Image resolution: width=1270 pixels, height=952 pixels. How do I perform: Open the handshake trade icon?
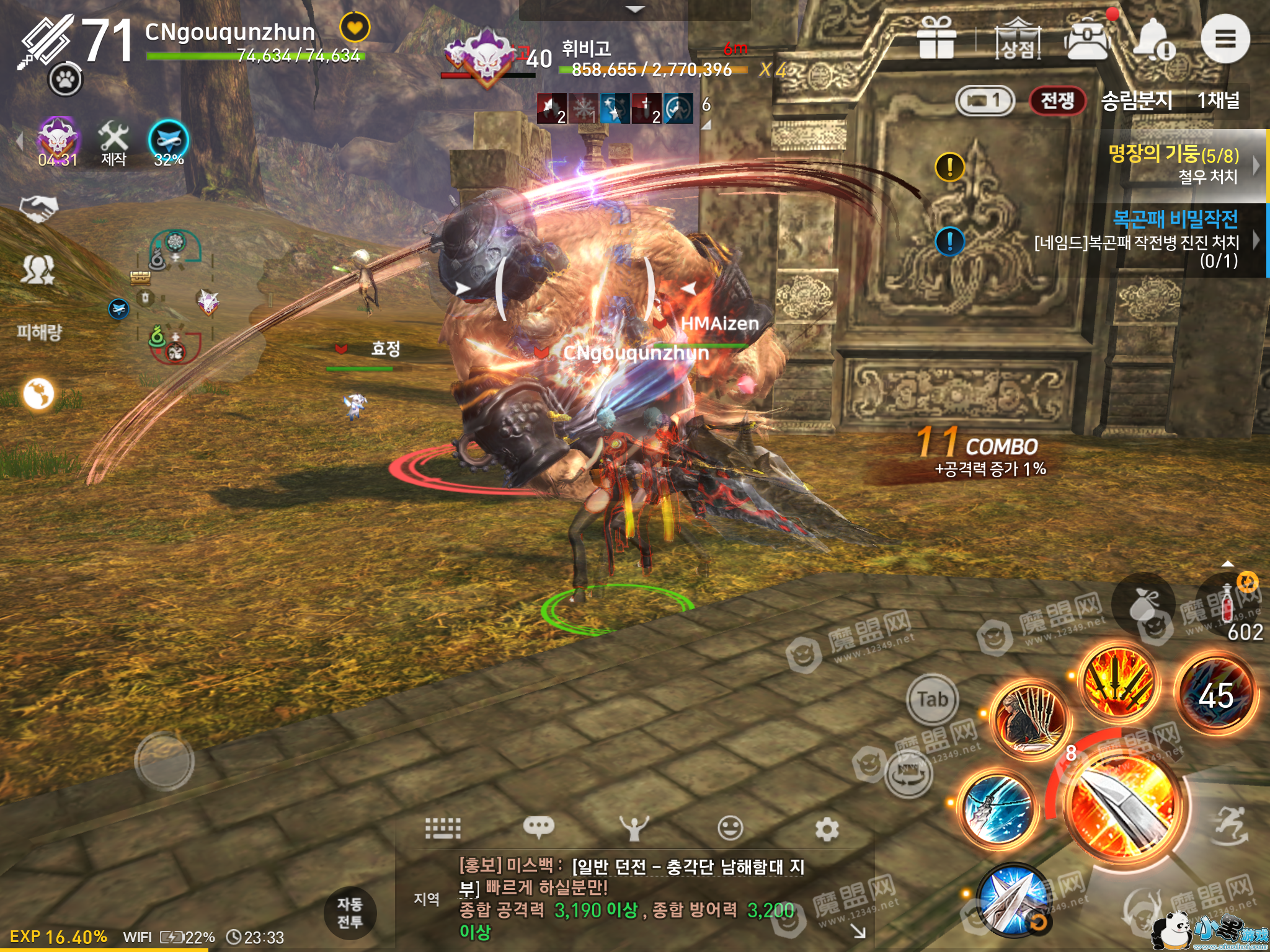38,208
